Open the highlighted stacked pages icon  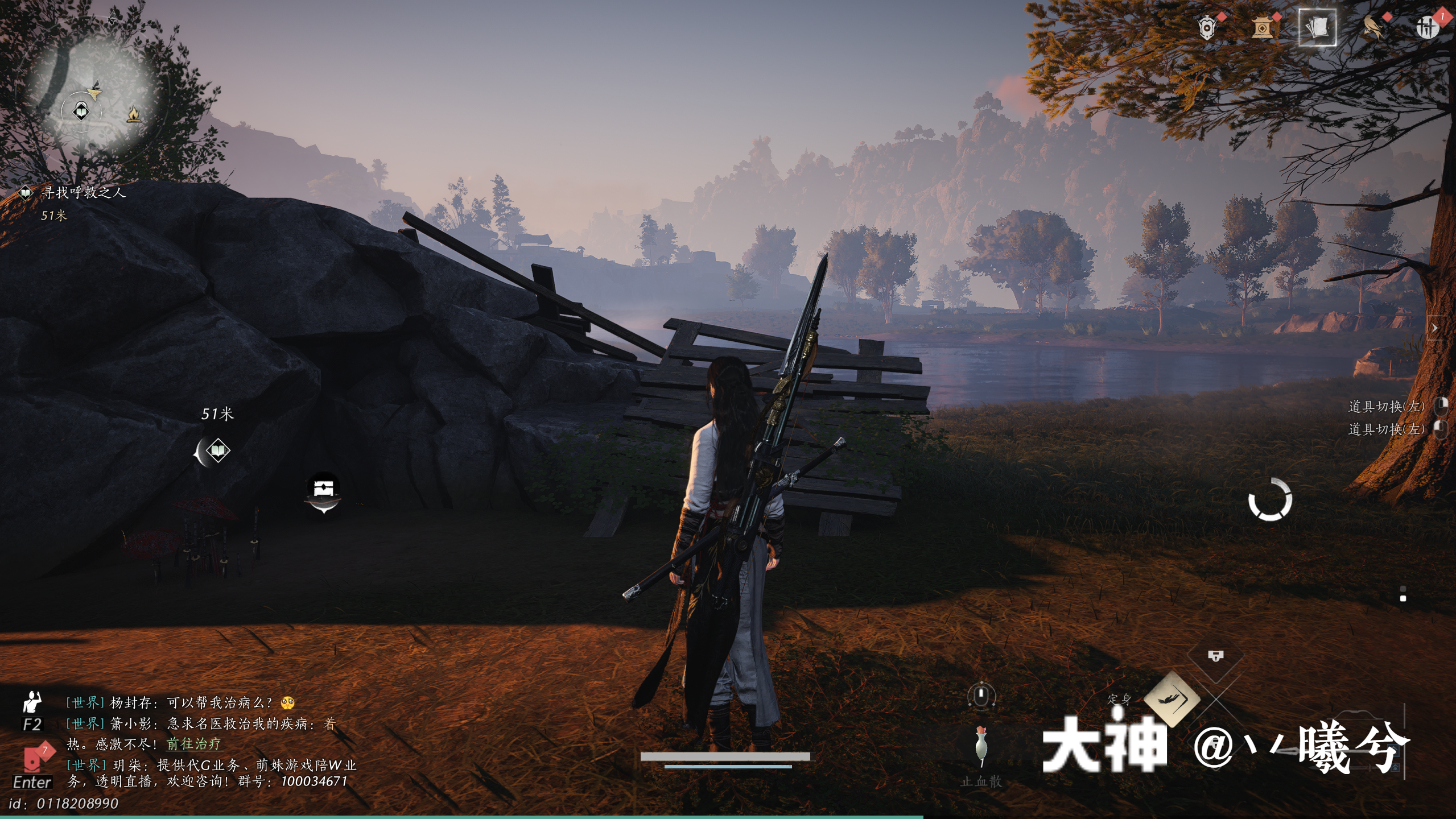click(x=1317, y=27)
